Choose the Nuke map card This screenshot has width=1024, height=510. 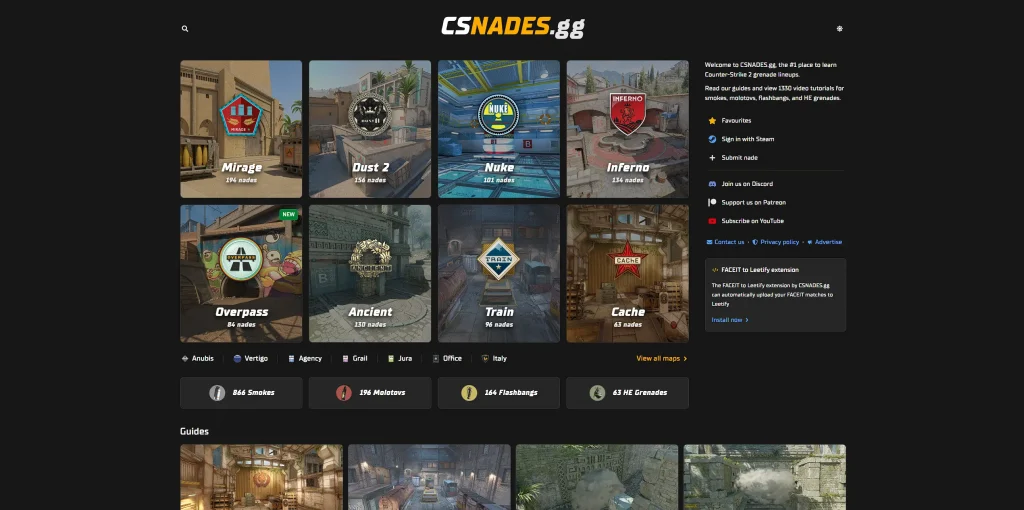(498, 129)
